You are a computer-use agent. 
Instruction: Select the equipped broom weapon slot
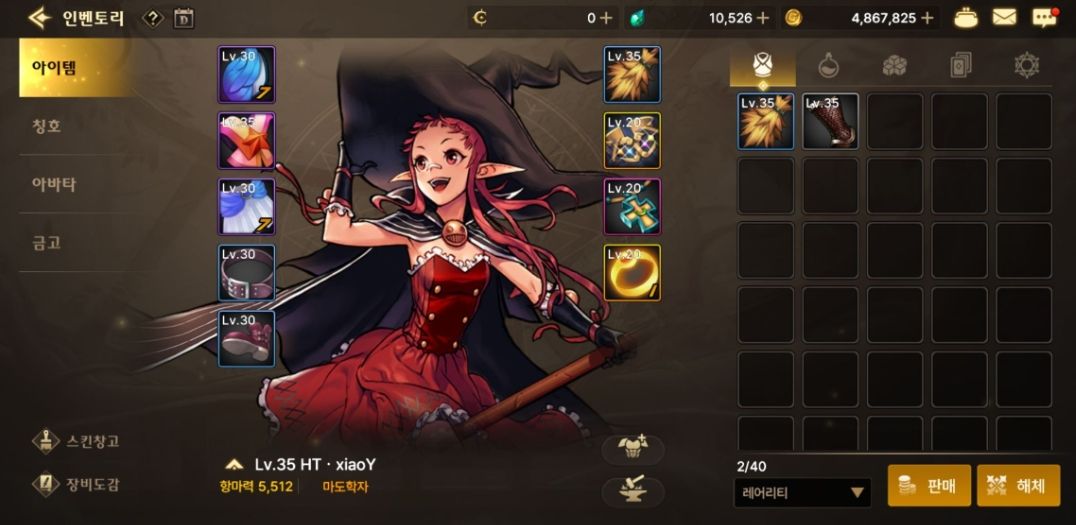(x=632, y=74)
